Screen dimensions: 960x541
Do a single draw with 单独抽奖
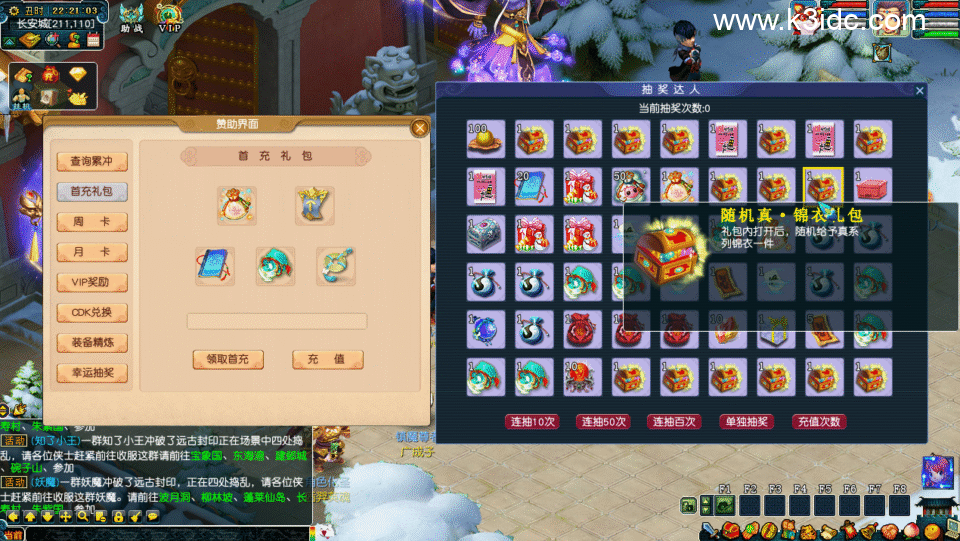click(746, 421)
